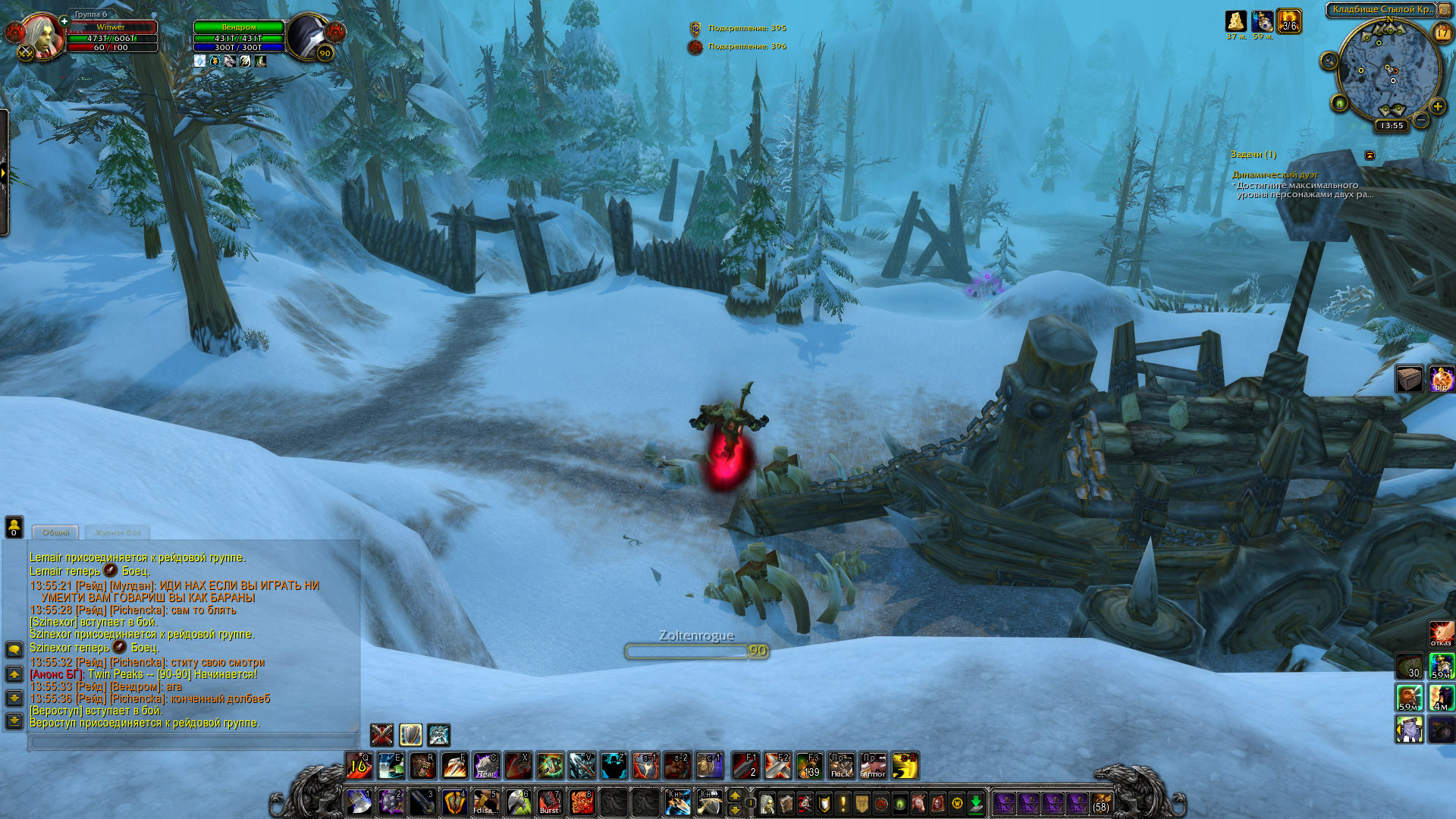Image resolution: width=1456 pixels, height=819 pixels.
Task: Open the backpack showing 58 free slots
Action: [x=1101, y=802]
